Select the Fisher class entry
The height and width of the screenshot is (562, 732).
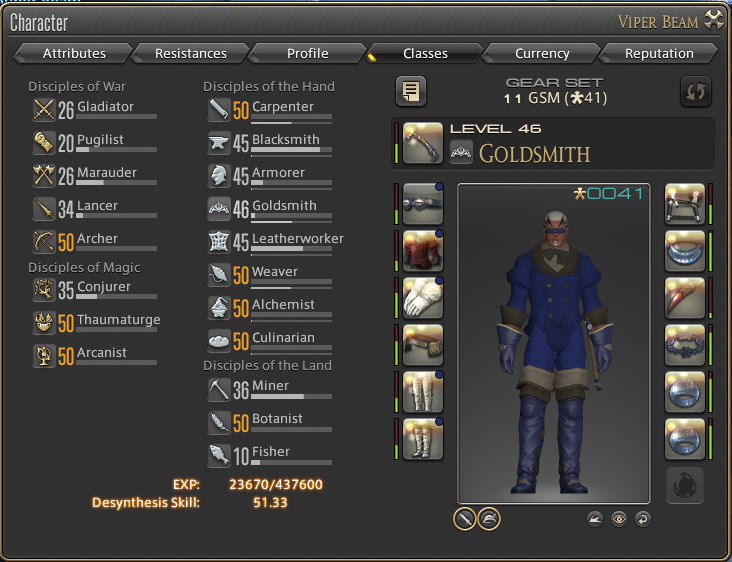click(x=270, y=453)
